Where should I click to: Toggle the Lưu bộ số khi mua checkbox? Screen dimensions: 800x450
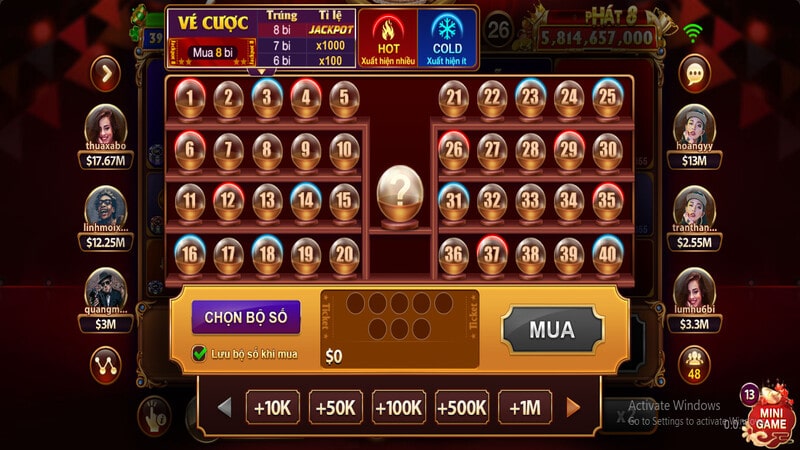[x=200, y=353]
